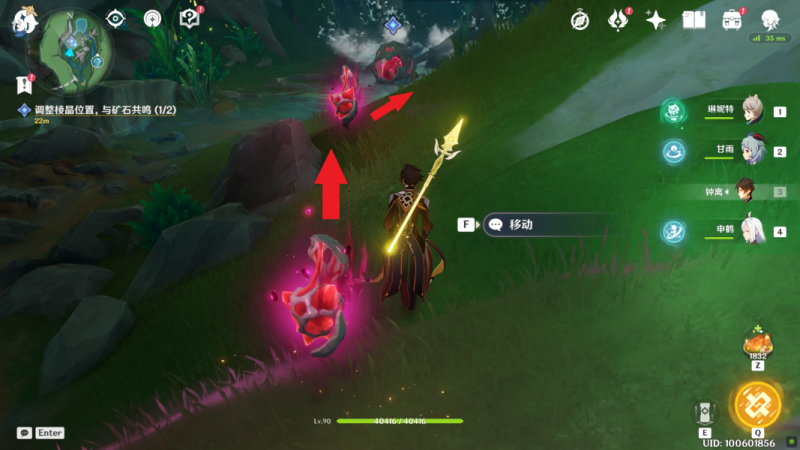Open the Wish star icon
The image size is (800, 450).
coord(656,19)
